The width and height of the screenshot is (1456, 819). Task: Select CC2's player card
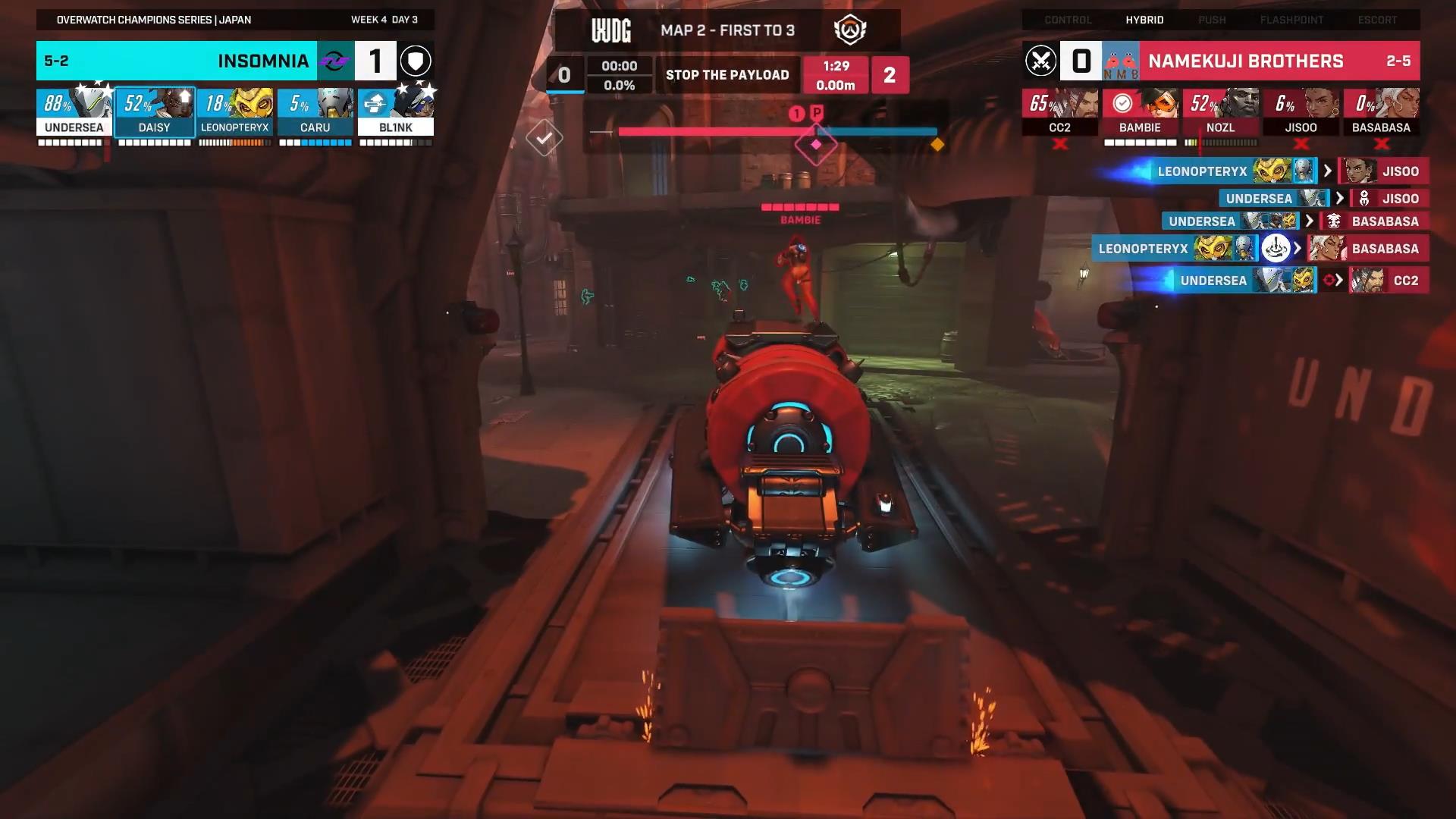coord(1059,112)
